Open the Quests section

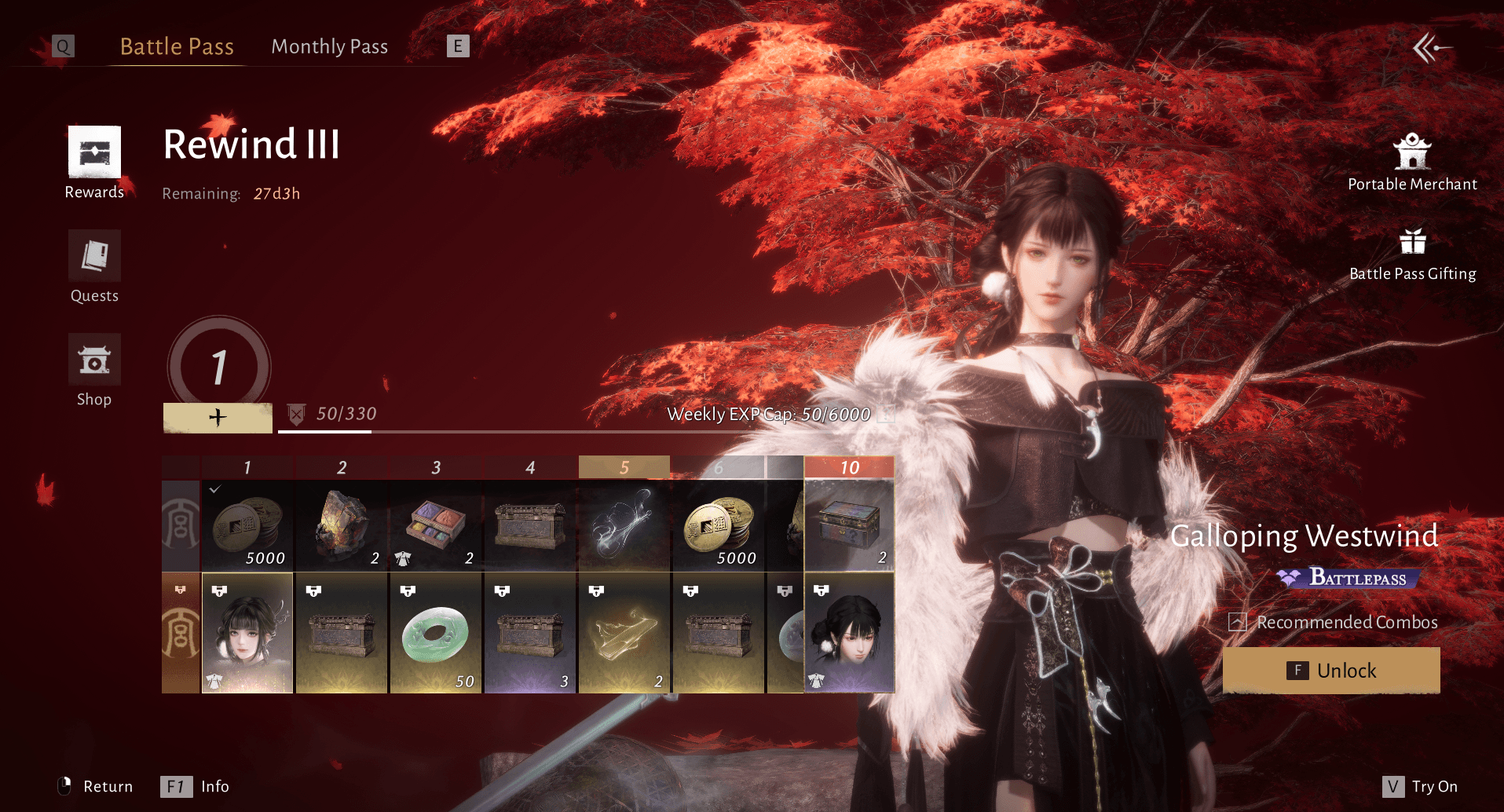(94, 266)
